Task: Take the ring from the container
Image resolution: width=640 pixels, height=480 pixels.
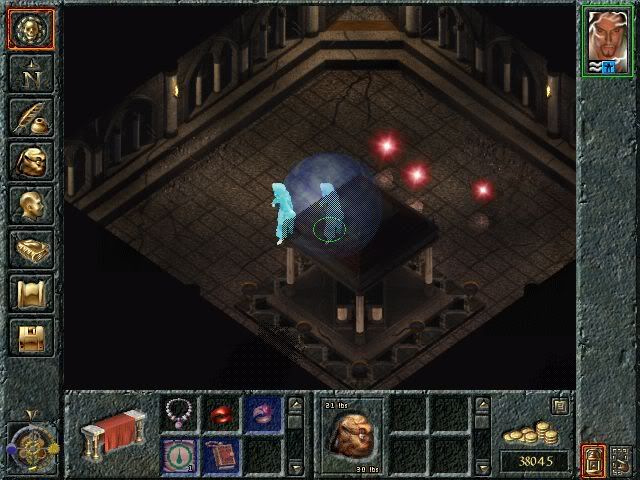Action: [x=264, y=411]
